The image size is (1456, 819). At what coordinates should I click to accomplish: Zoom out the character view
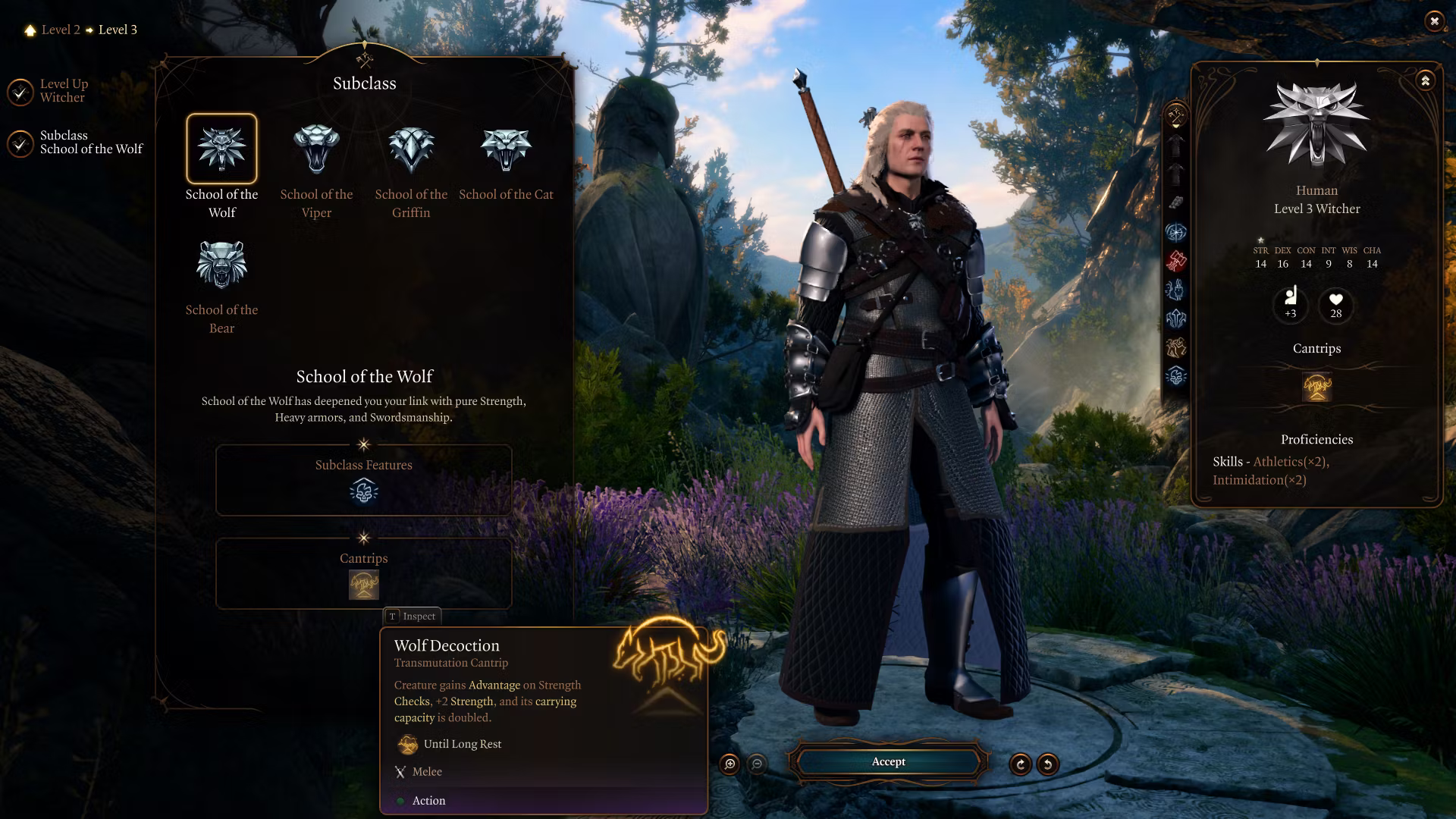click(757, 764)
